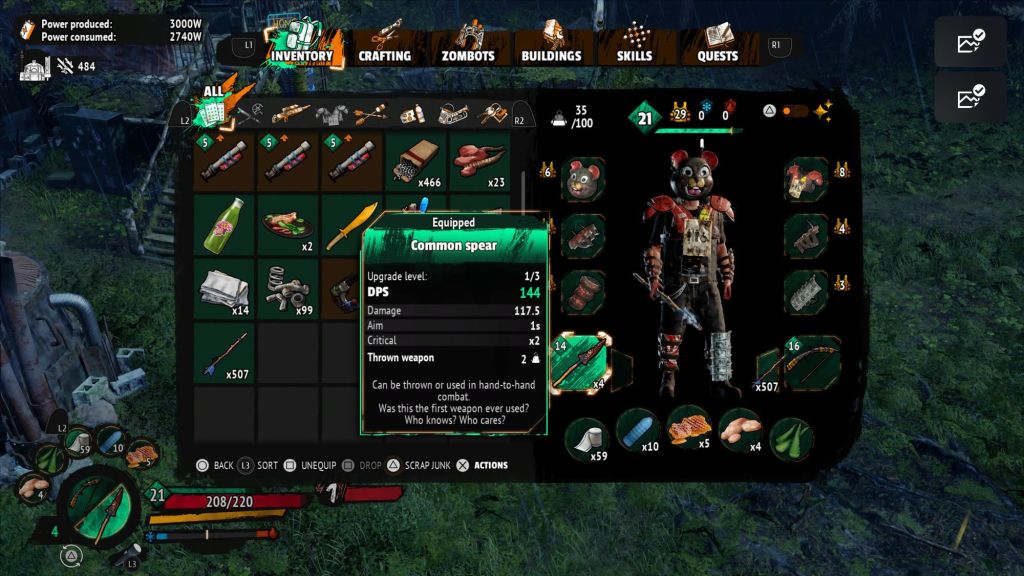Select the equipped bow weapon slot

(x=806, y=364)
